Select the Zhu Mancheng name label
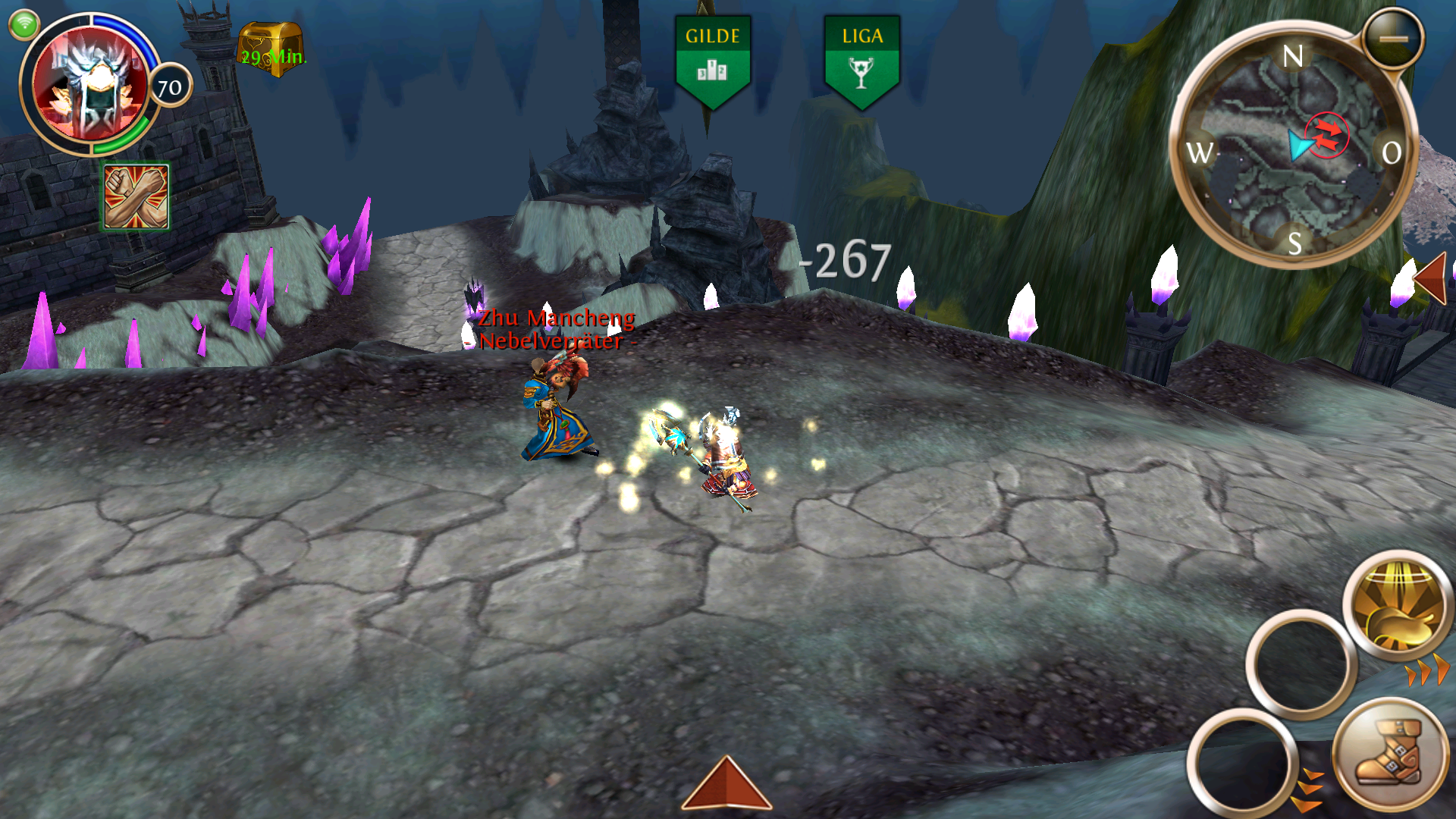Viewport: 1456px width, 819px height. (557, 318)
